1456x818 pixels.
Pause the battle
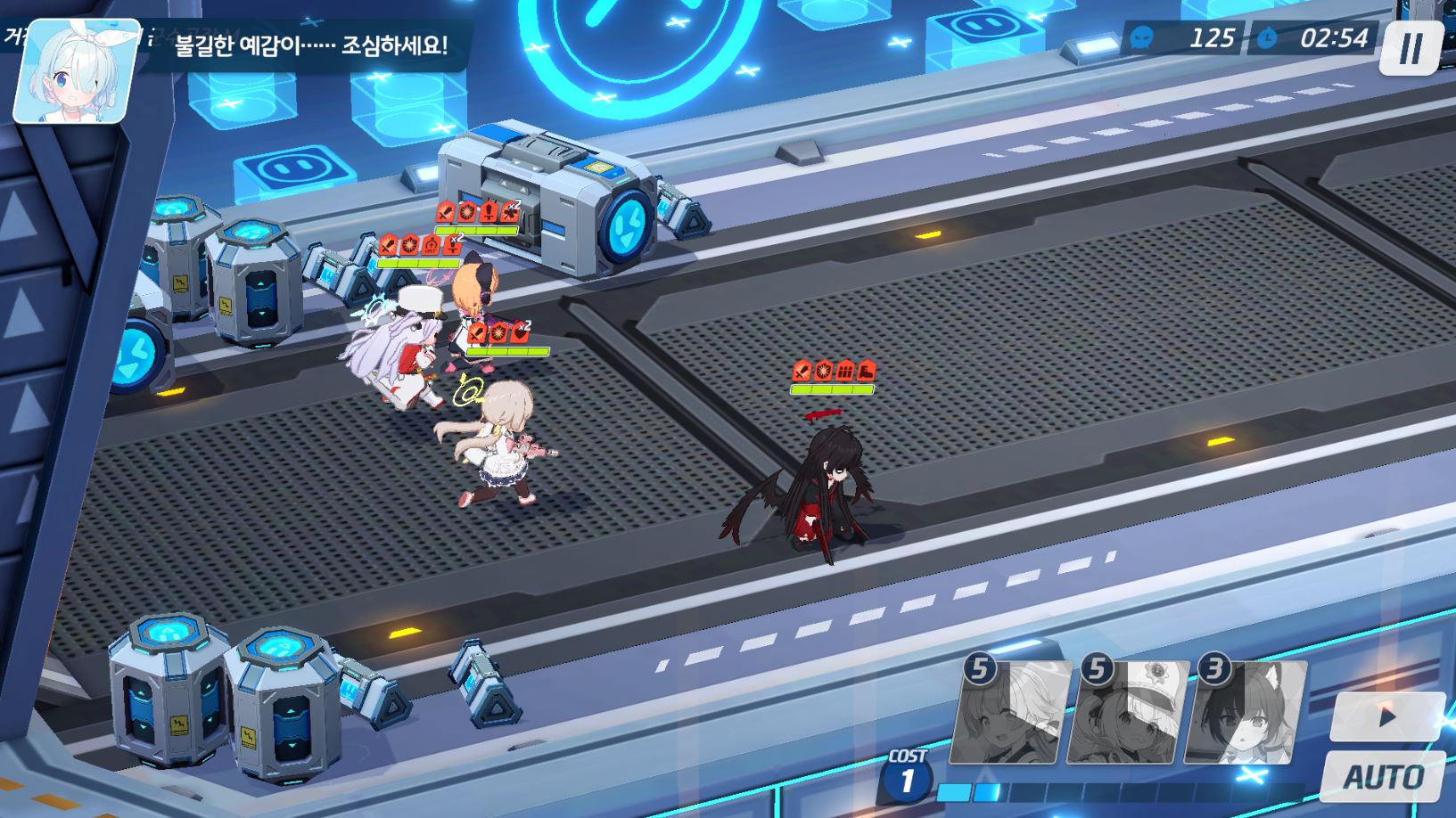pos(1411,48)
